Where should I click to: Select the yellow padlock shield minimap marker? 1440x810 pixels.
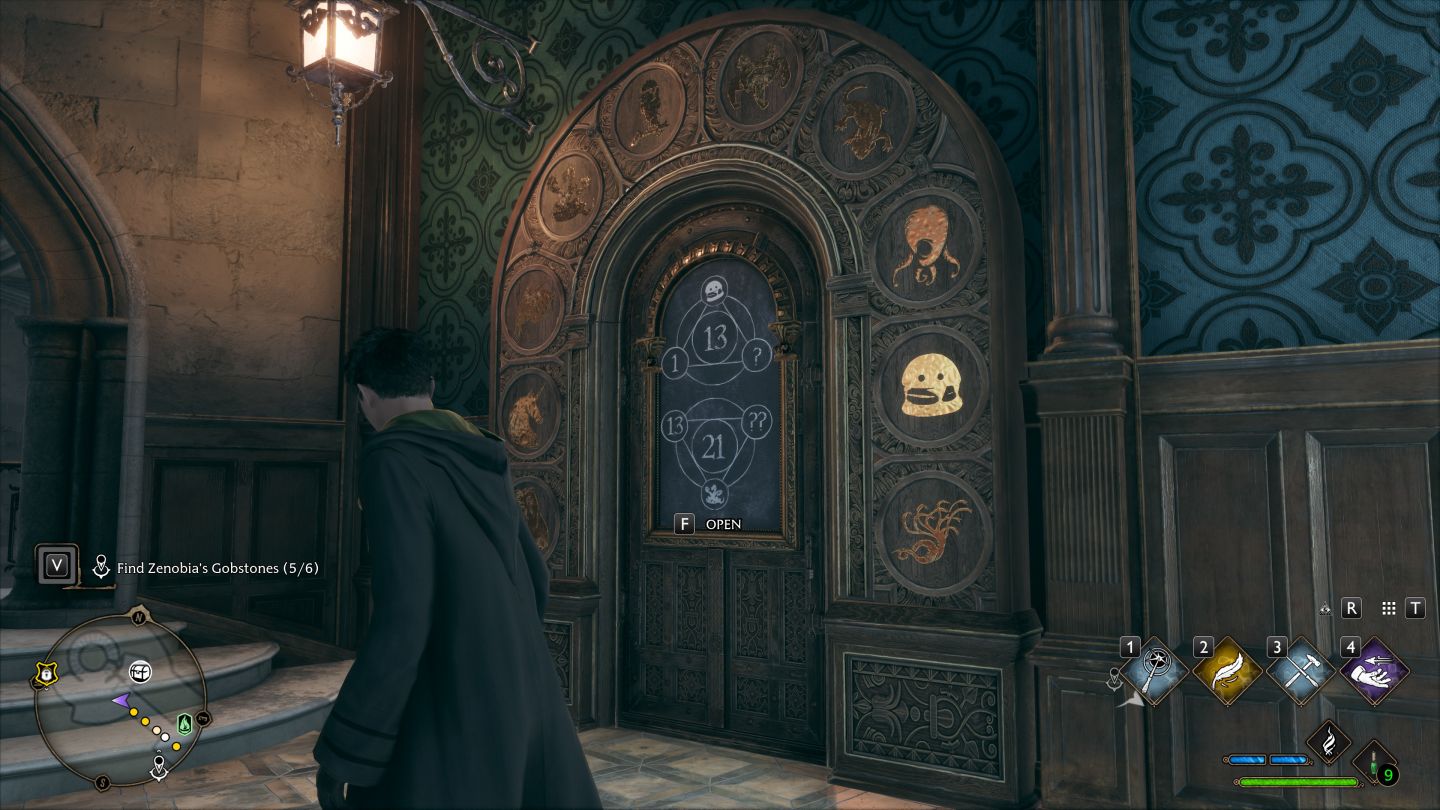point(45,676)
